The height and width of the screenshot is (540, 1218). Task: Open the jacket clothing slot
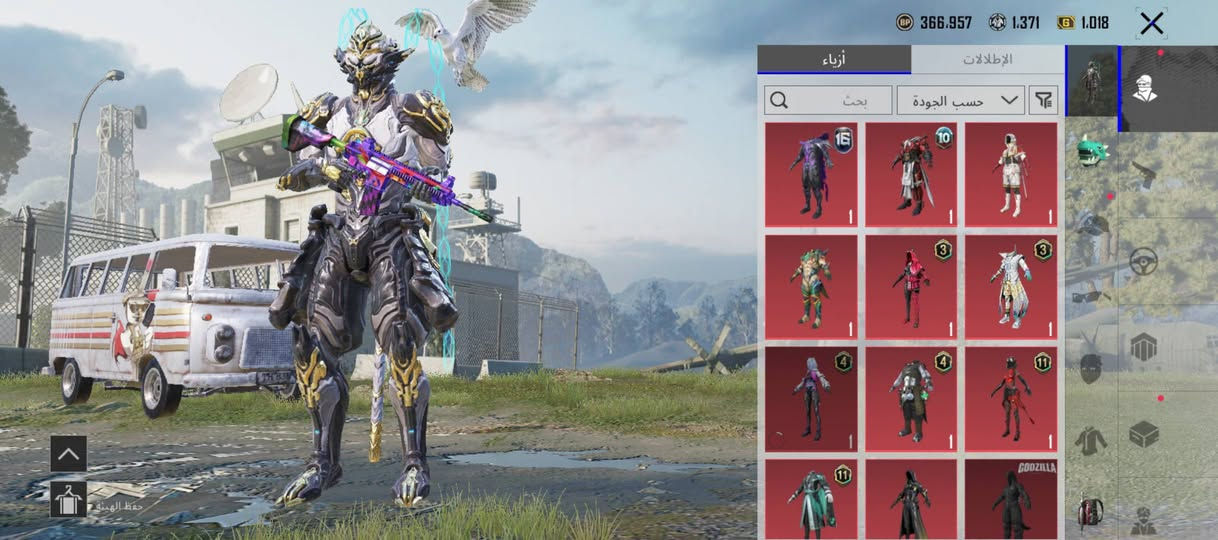pos(1090,440)
